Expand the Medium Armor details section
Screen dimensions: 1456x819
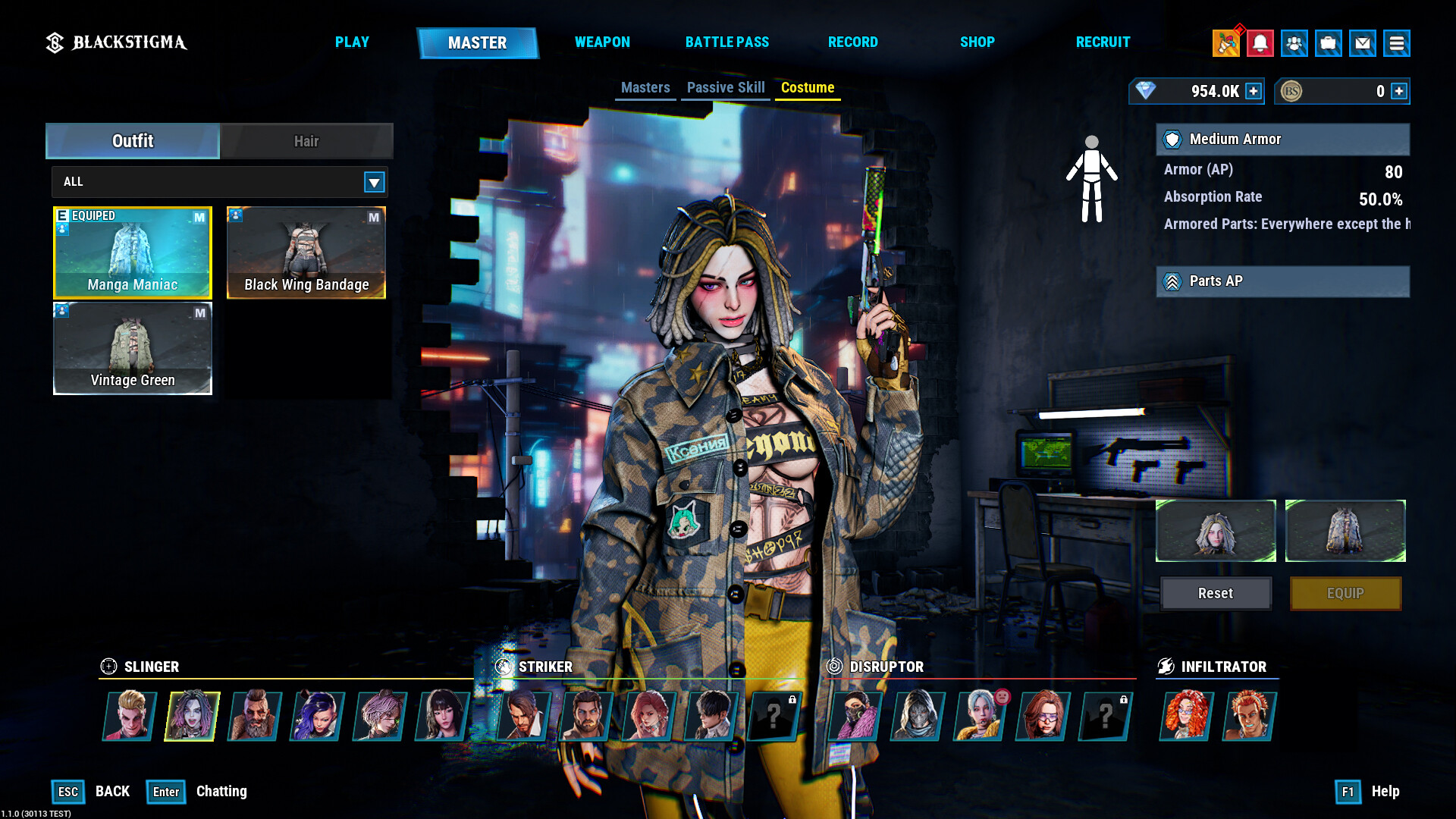[x=1282, y=140]
